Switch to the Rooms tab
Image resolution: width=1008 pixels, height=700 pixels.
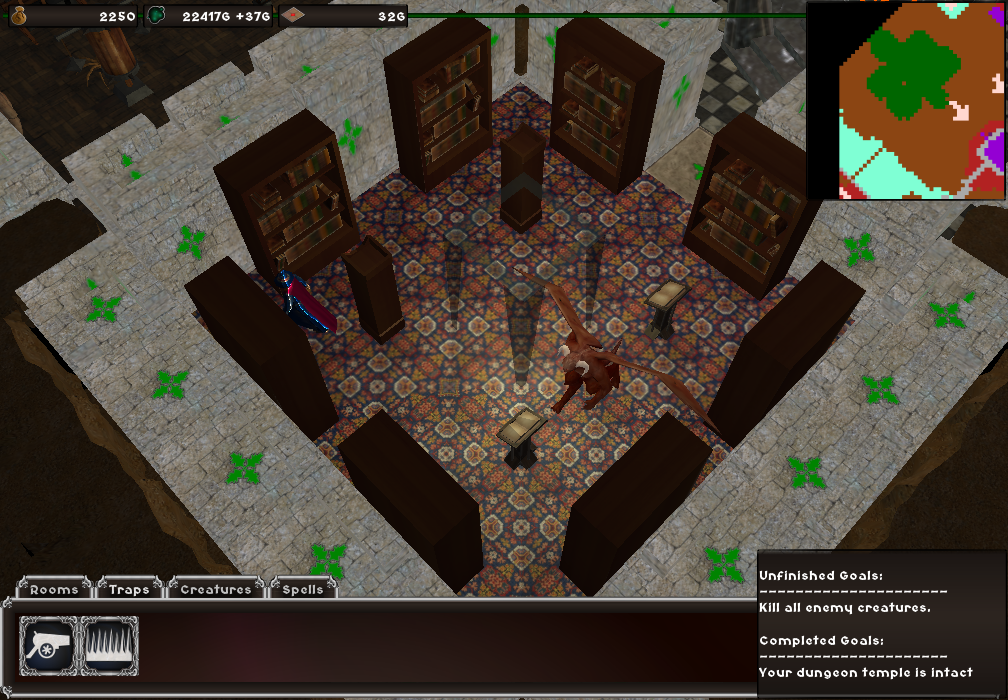click(x=54, y=589)
